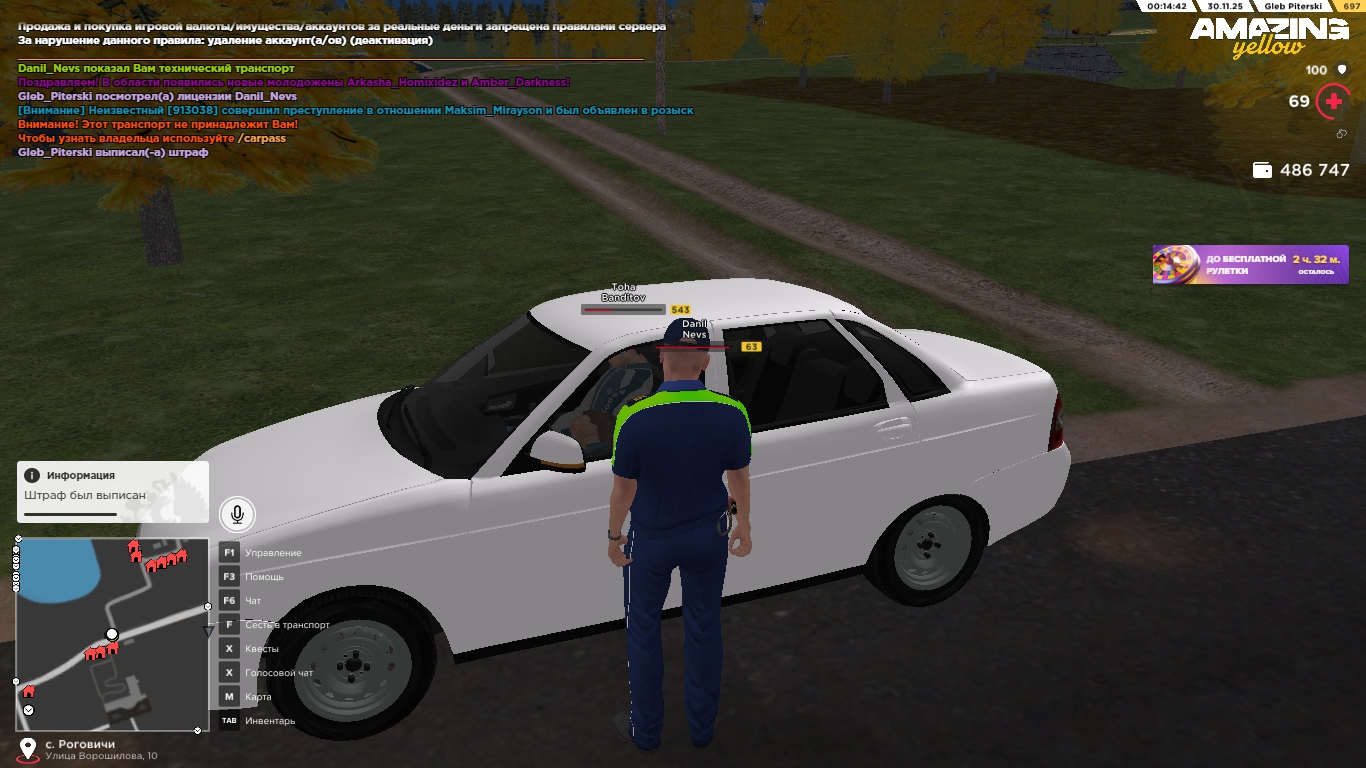The height and width of the screenshot is (768, 1366).
Task: Click the village minimap
Action: point(110,634)
